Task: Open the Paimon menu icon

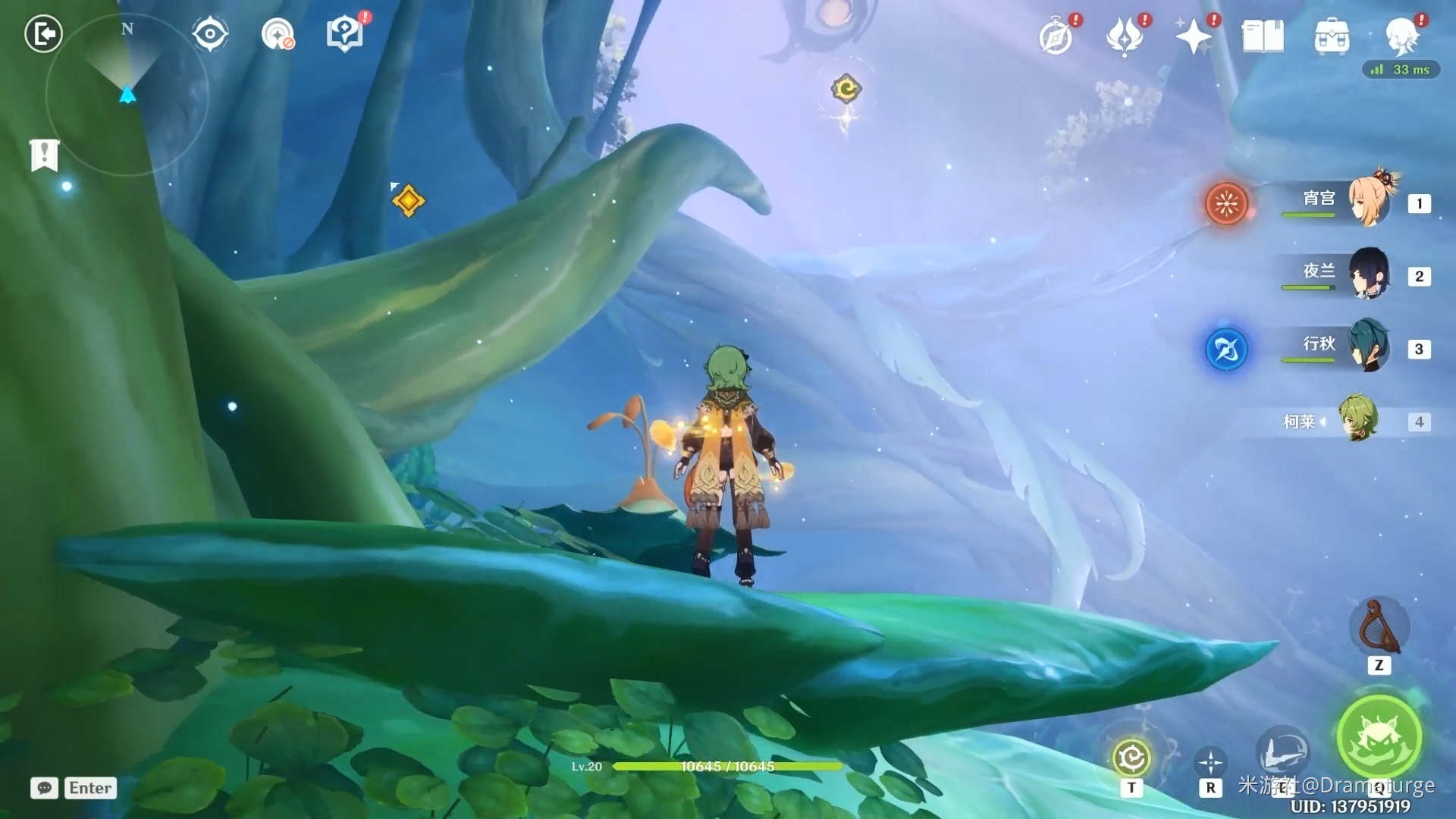Action: [x=1401, y=35]
